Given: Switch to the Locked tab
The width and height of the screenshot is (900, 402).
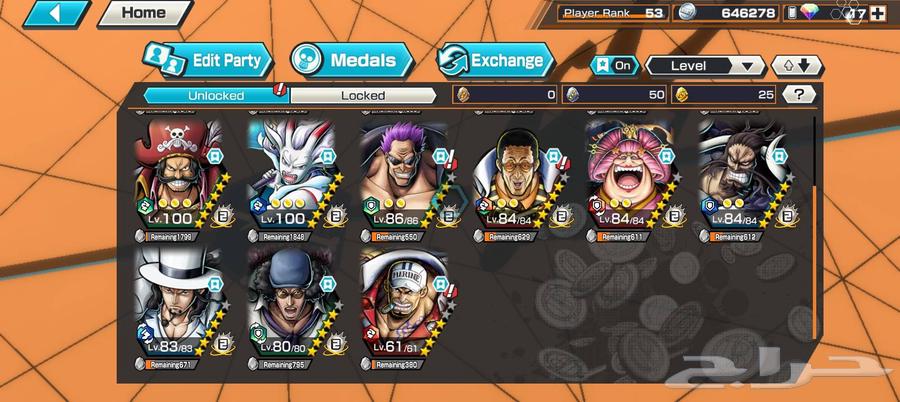Looking at the screenshot, I should tap(362, 95).
